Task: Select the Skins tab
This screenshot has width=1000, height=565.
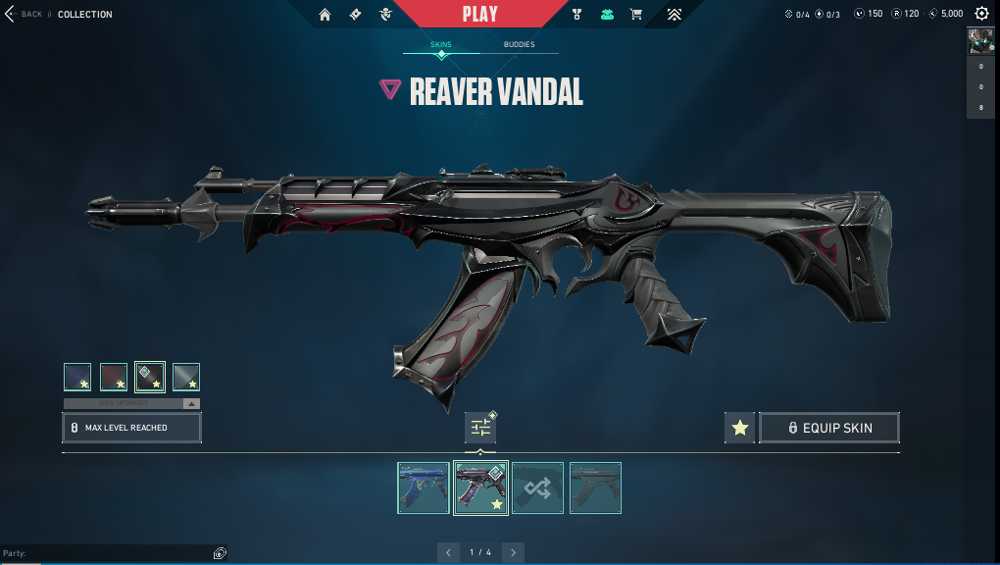Action: (441, 45)
